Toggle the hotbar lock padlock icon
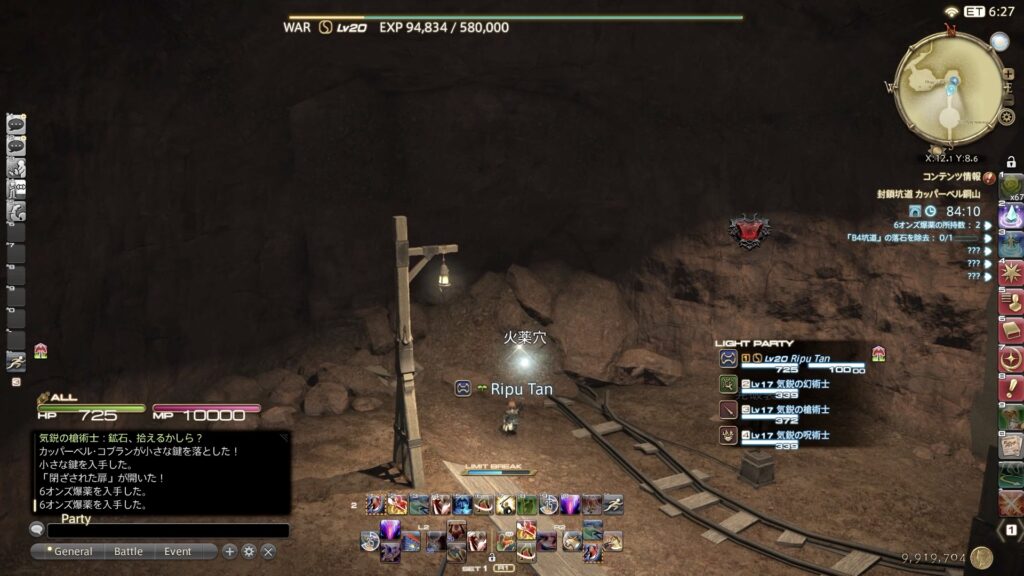The width and height of the screenshot is (1024, 576). click(x=1011, y=161)
